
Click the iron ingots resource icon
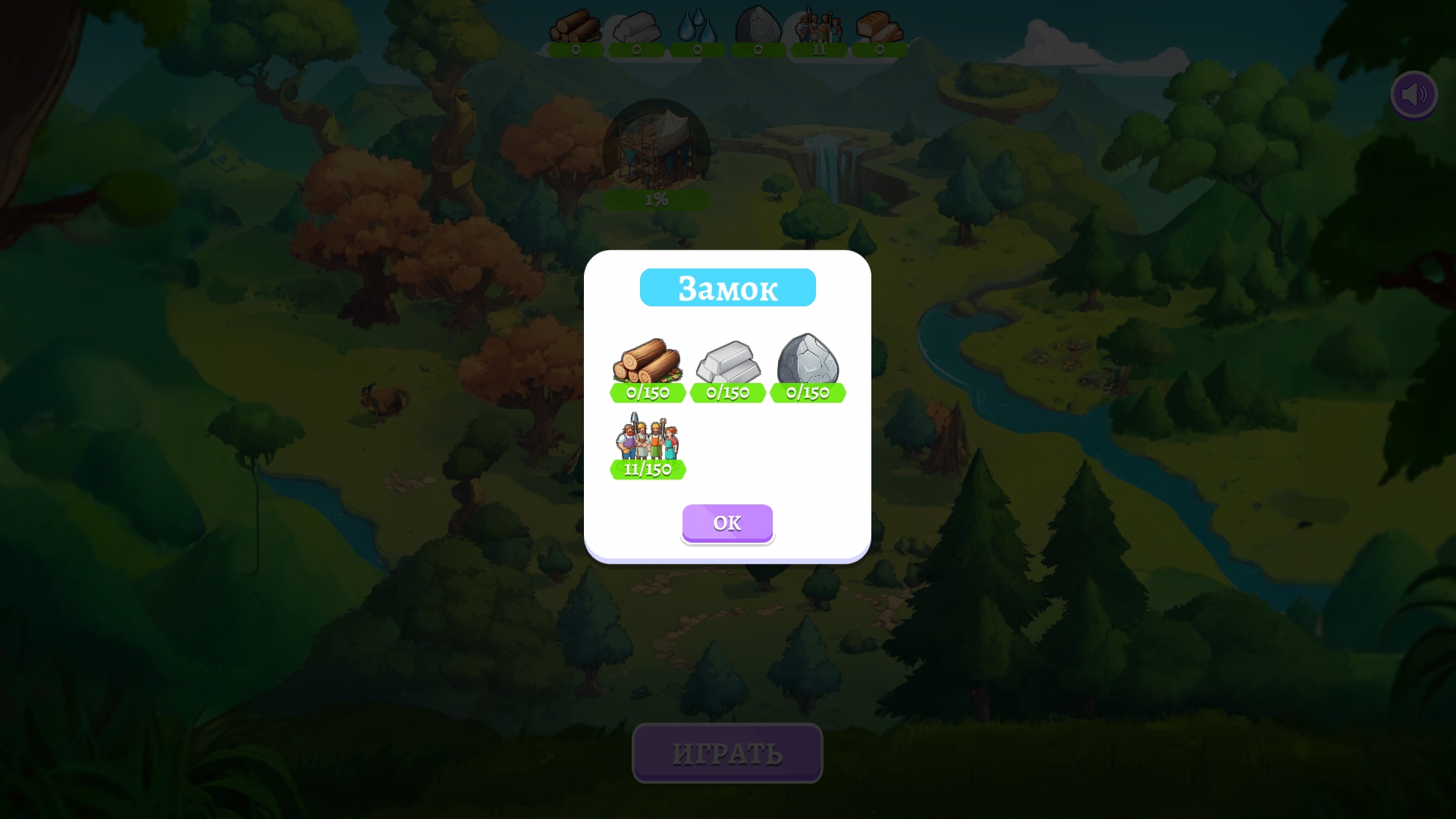coord(637,27)
